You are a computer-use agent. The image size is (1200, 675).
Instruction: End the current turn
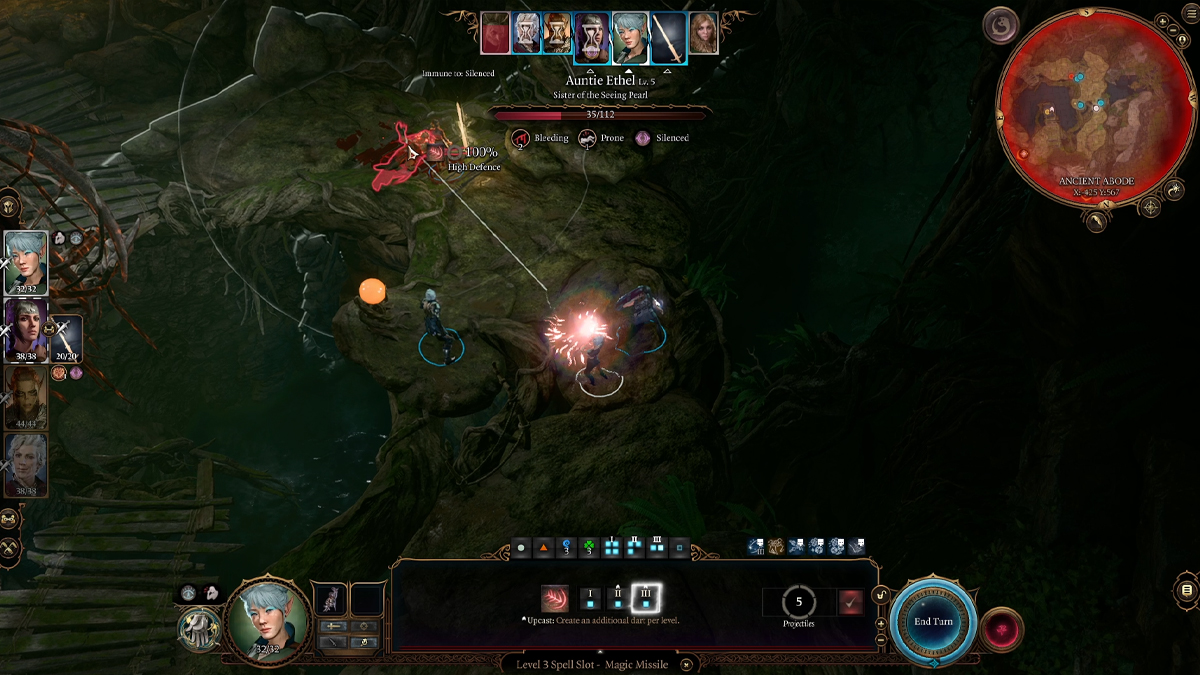(934, 621)
